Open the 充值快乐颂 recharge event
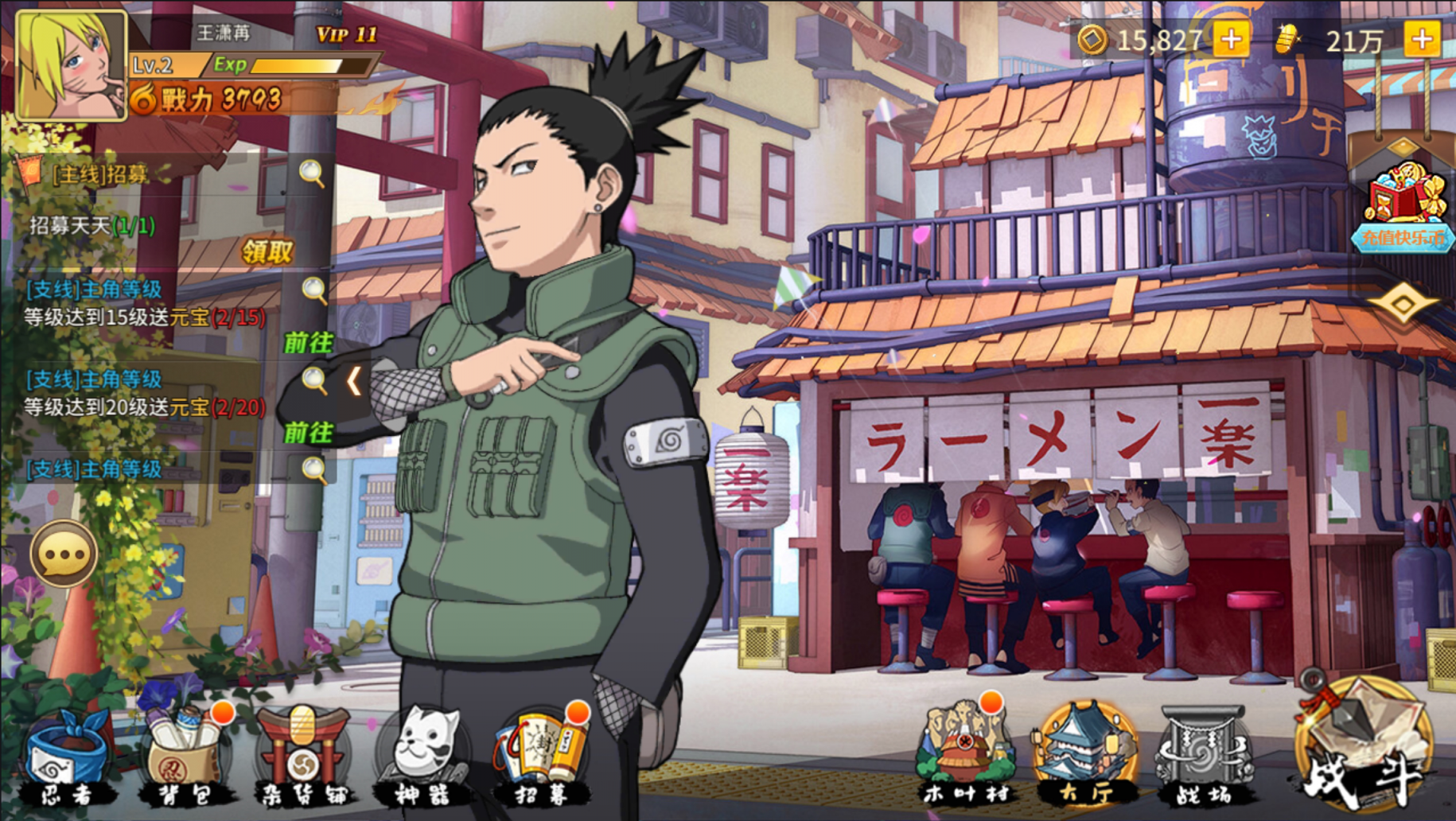1456x821 pixels. 1403,208
